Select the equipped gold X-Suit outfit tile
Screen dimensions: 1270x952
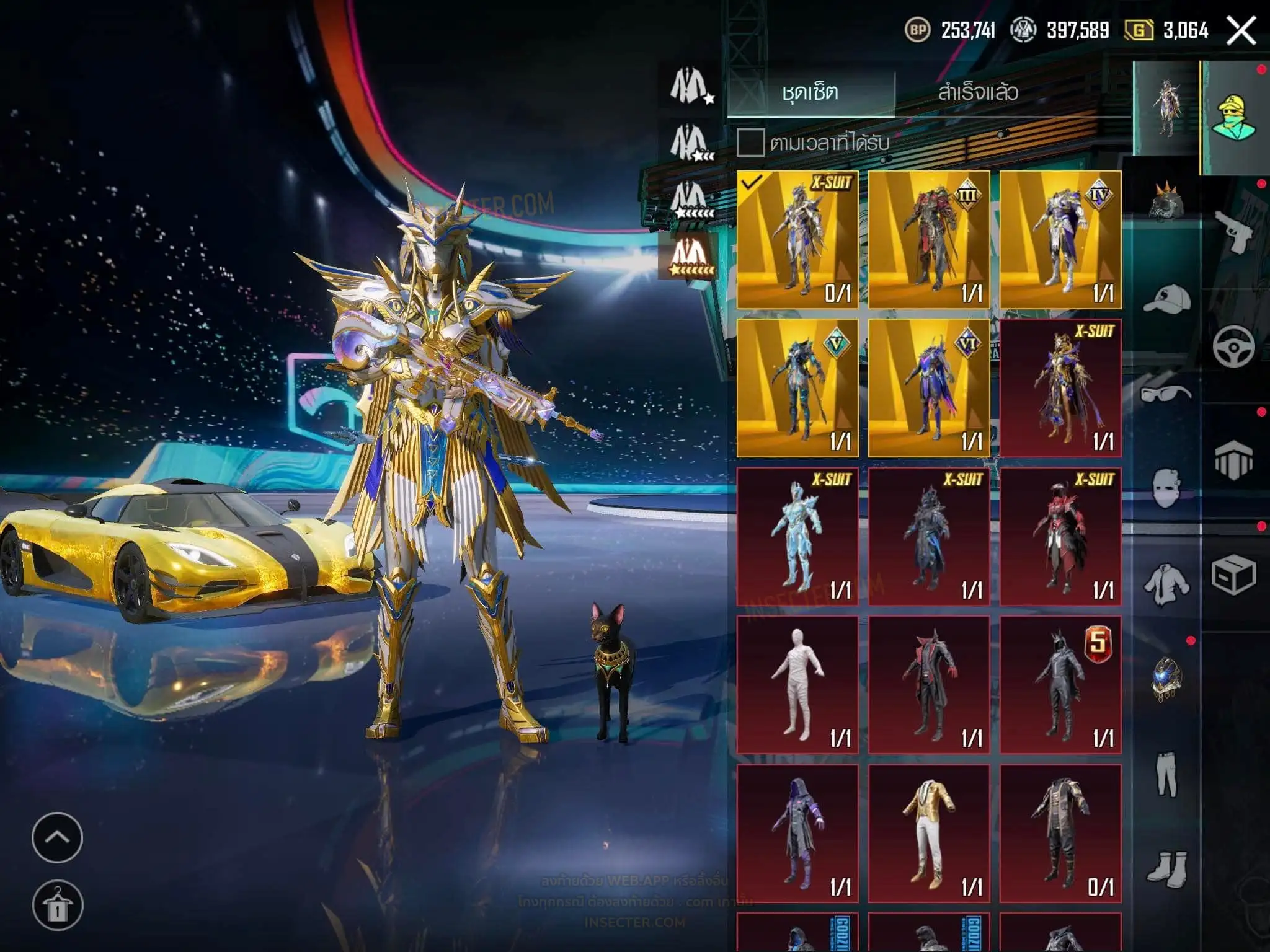(x=797, y=240)
